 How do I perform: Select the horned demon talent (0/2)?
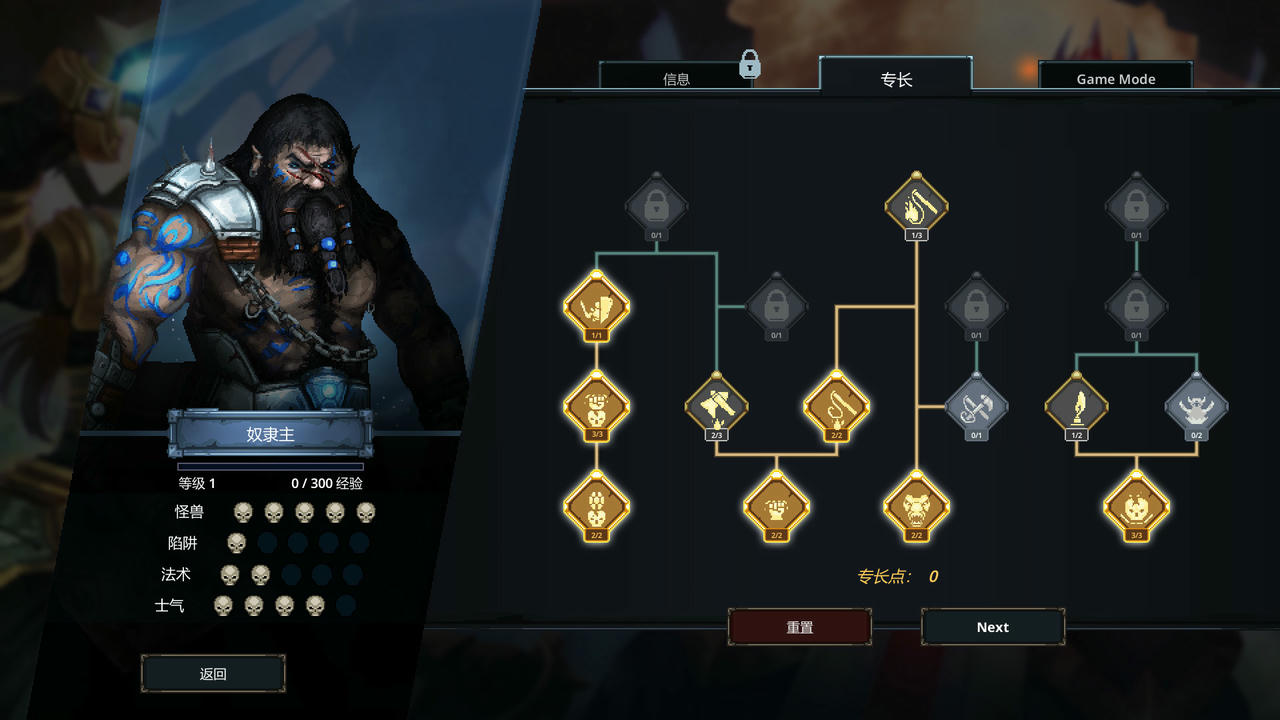[1196, 406]
